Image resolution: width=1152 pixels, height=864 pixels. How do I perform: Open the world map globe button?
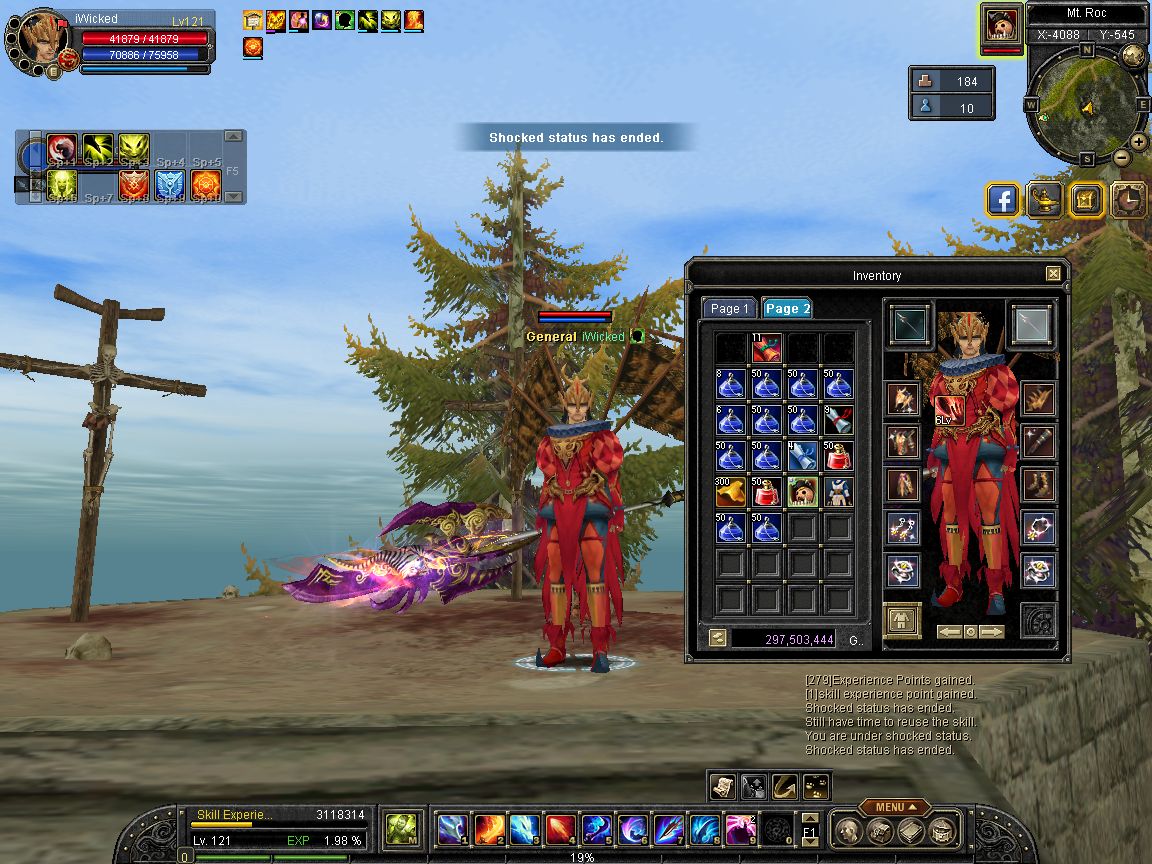pos(1133,55)
